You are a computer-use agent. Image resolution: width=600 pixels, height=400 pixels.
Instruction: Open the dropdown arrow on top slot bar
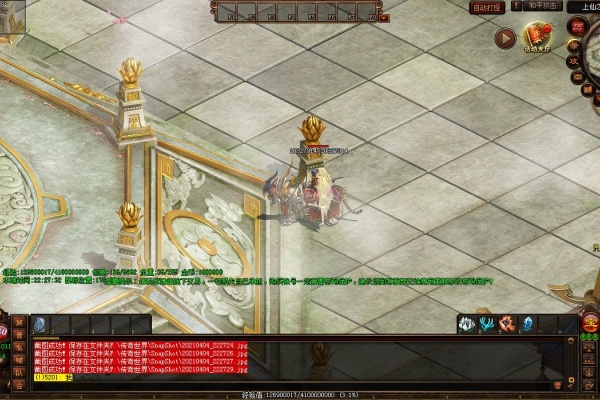pyautogui.click(x=385, y=16)
